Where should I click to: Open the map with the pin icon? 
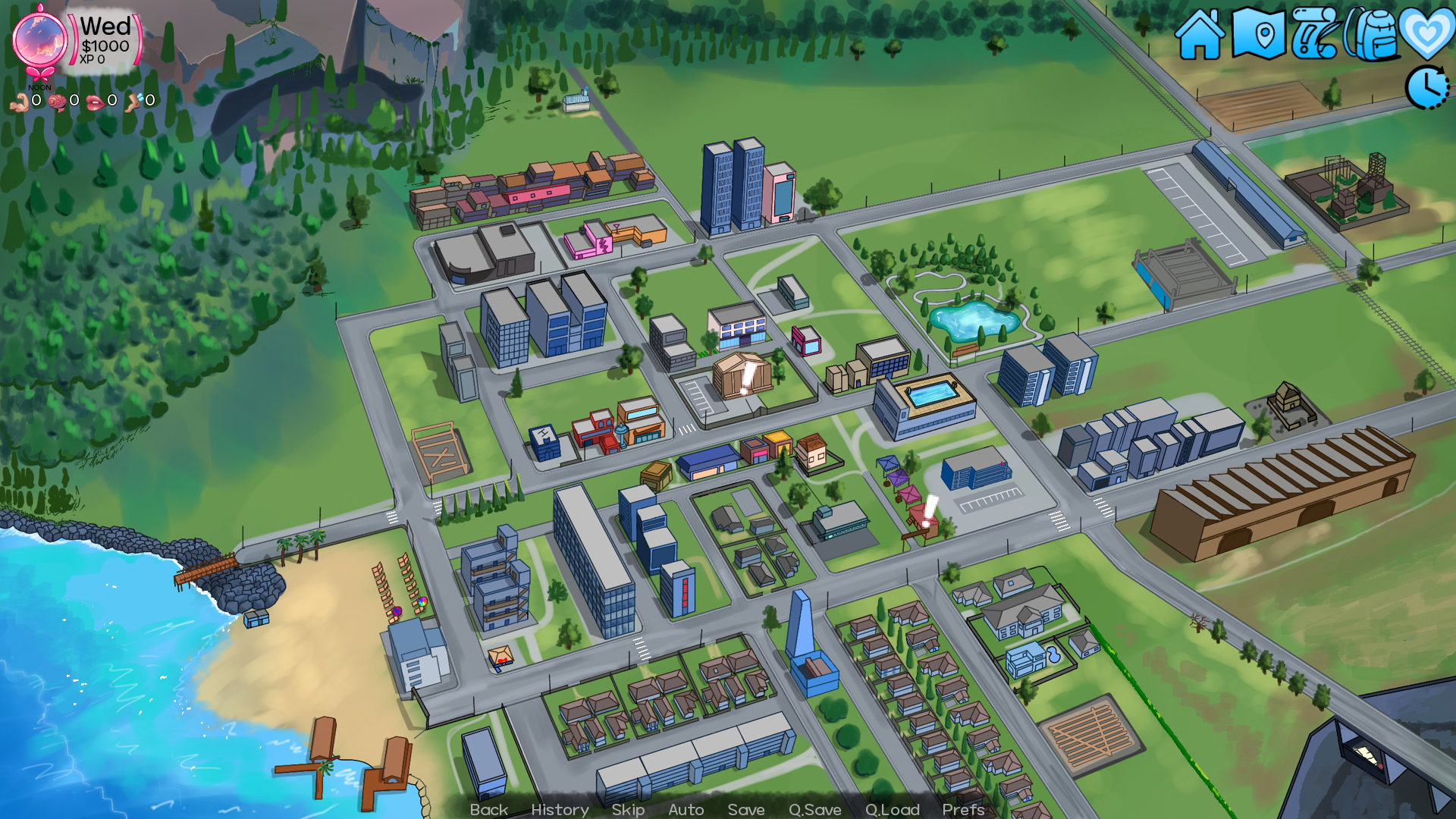[1258, 34]
